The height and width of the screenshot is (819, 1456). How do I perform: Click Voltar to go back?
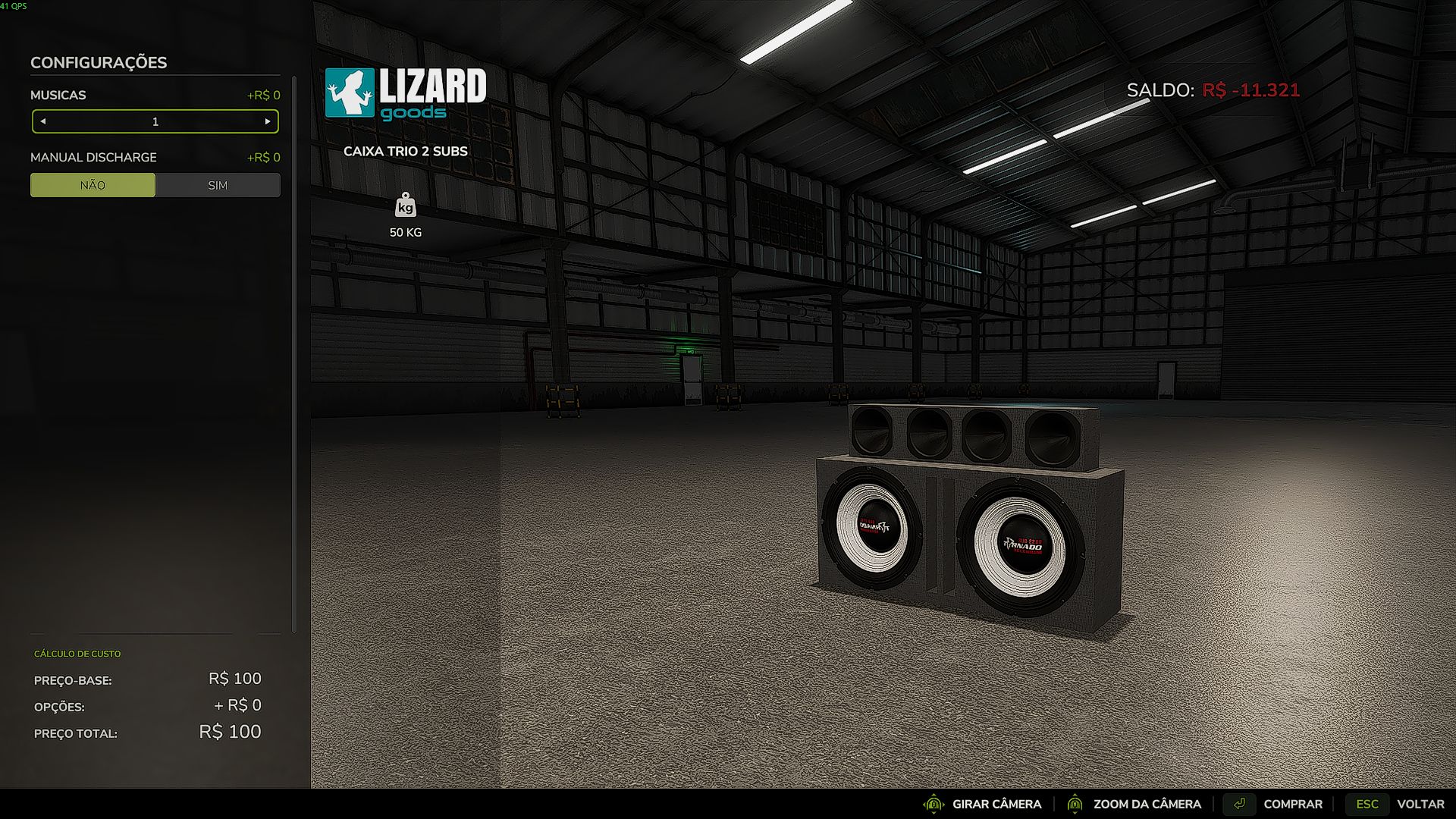click(1418, 804)
